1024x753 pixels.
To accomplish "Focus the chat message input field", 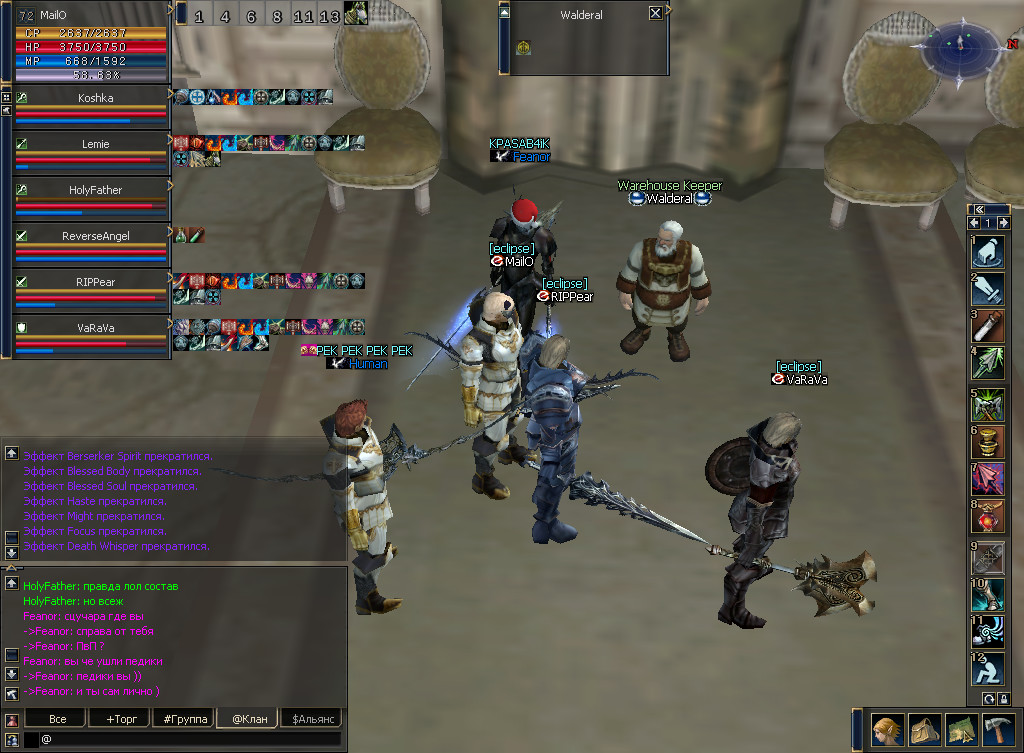I will 190,740.
